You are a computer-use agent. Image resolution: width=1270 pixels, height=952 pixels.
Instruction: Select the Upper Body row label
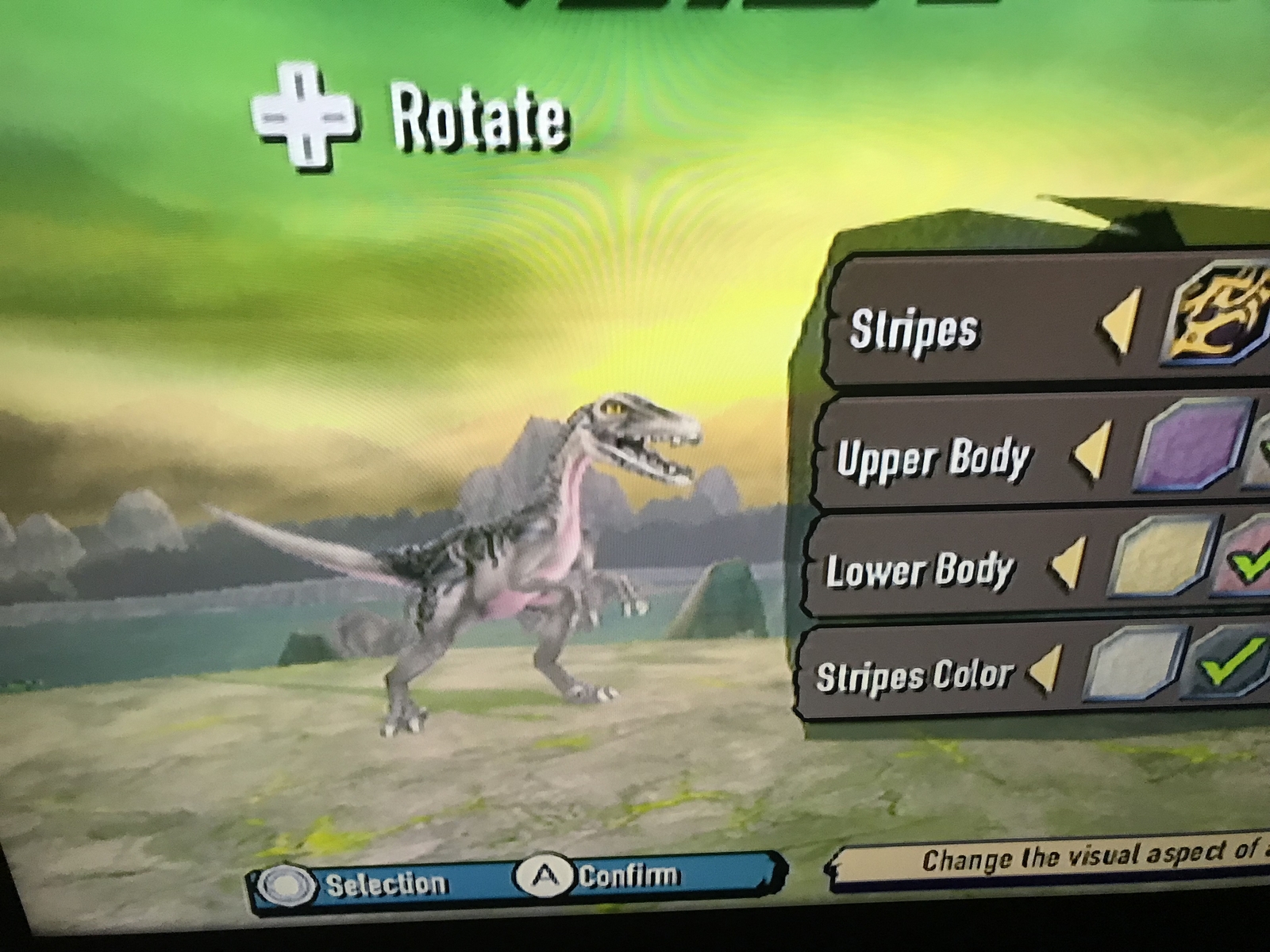(x=933, y=459)
